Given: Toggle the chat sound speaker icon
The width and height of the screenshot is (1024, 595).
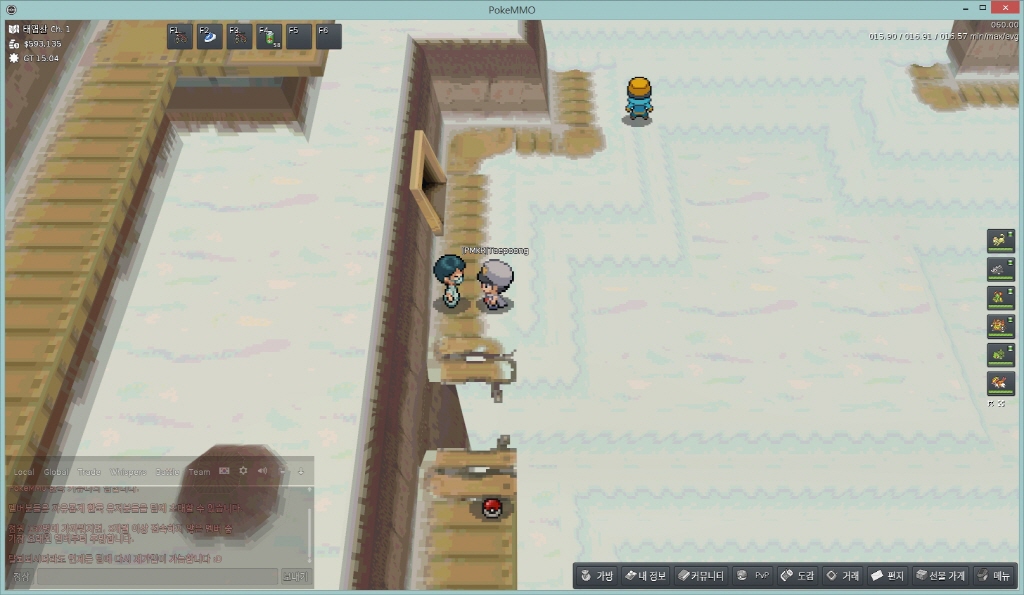Looking at the screenshot, I should 262,471.
